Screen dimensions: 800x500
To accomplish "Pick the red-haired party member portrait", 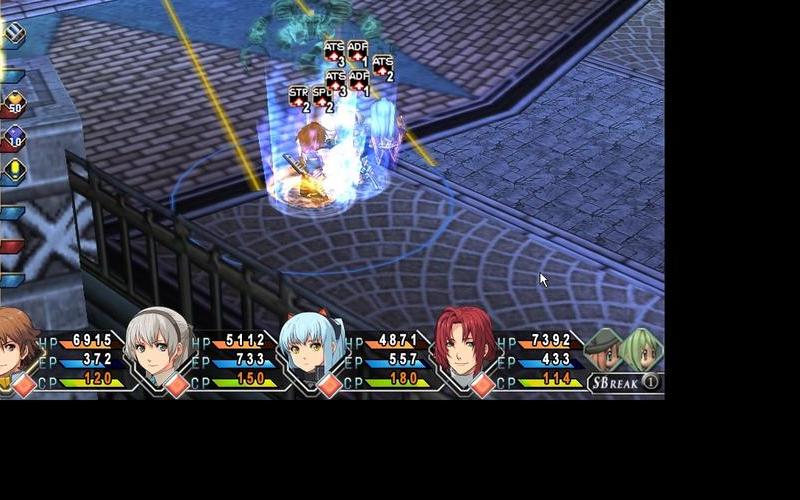I will (x=465, y=343).
